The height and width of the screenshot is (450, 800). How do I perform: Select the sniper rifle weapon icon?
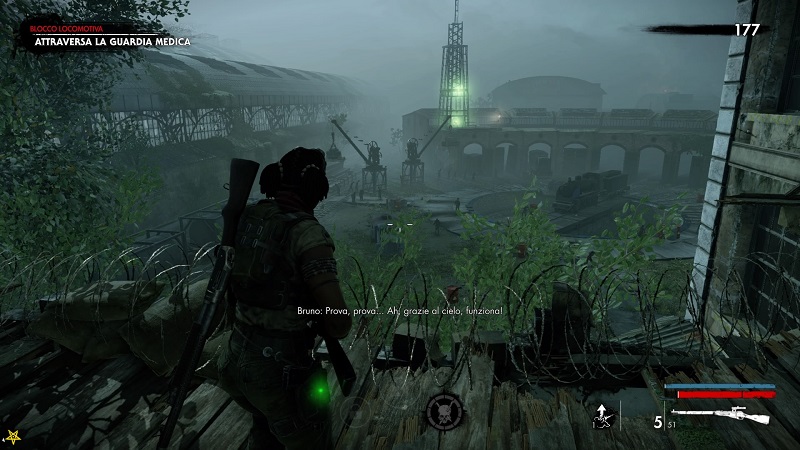tap(724, 416)
